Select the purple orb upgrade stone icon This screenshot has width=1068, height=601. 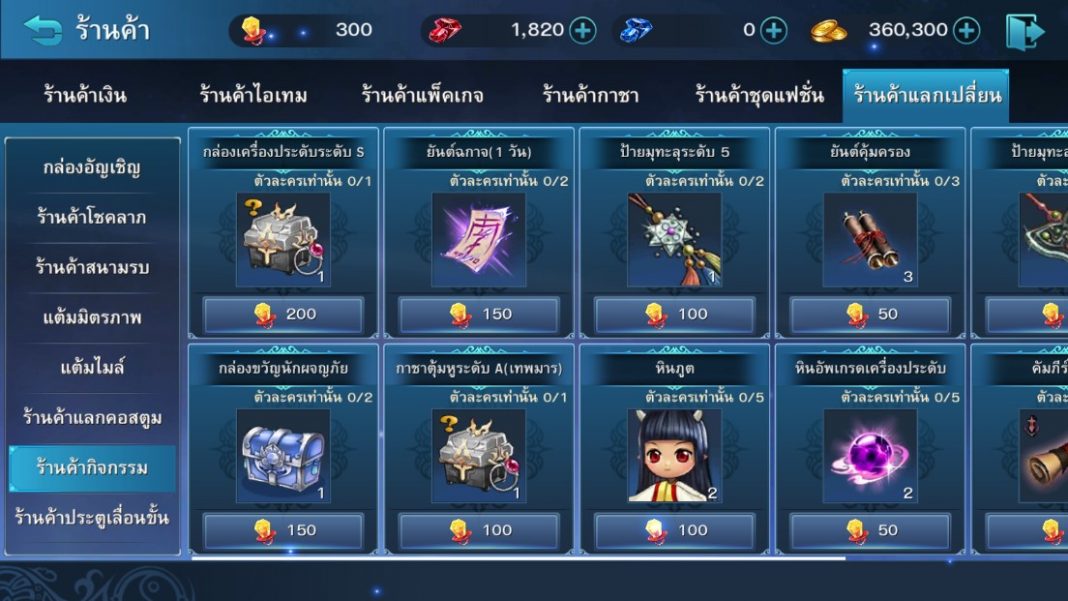click(x=870, y=455)
